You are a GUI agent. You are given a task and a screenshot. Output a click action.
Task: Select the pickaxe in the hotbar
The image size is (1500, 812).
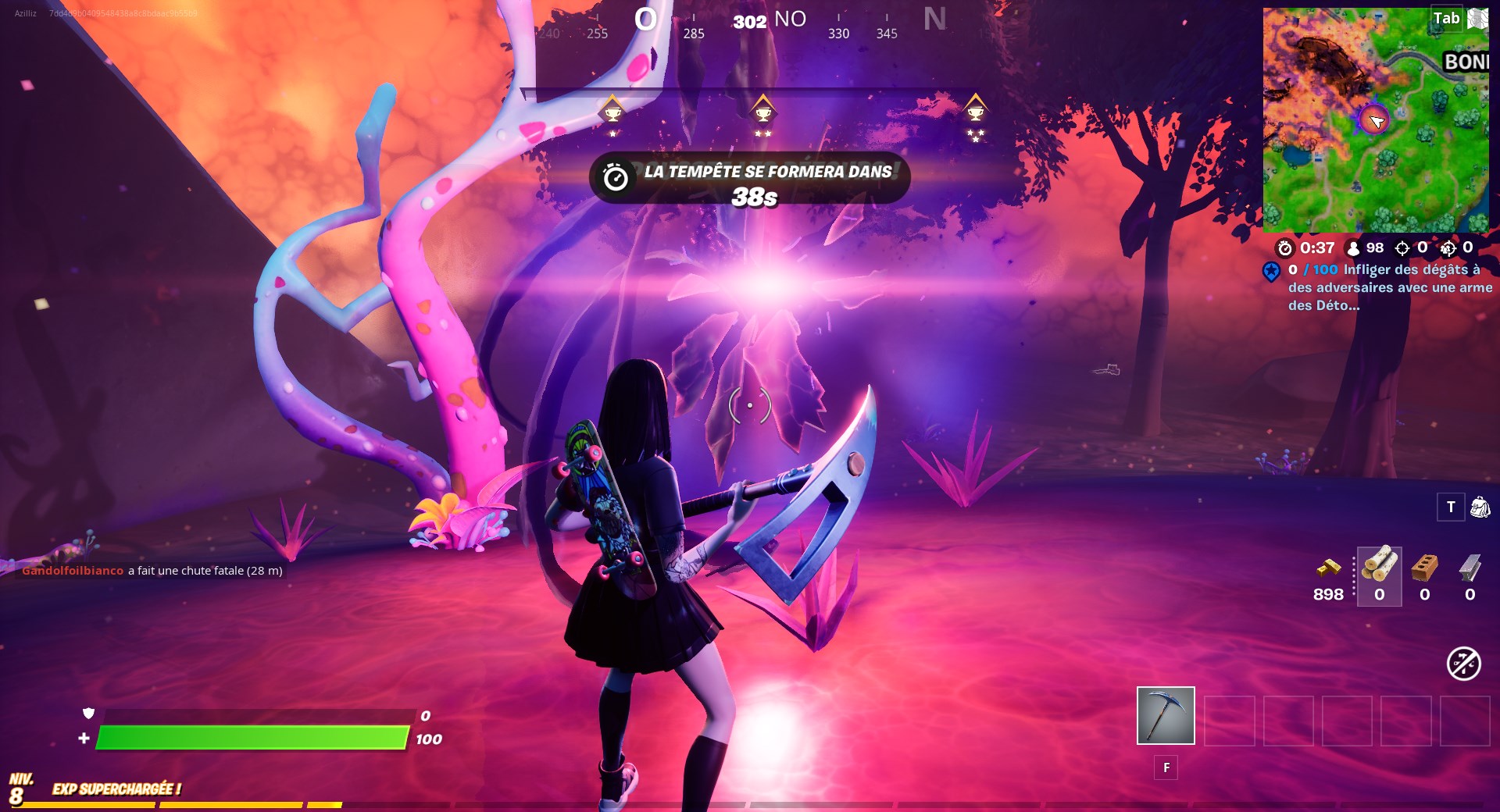click(x=1165, y=716)
